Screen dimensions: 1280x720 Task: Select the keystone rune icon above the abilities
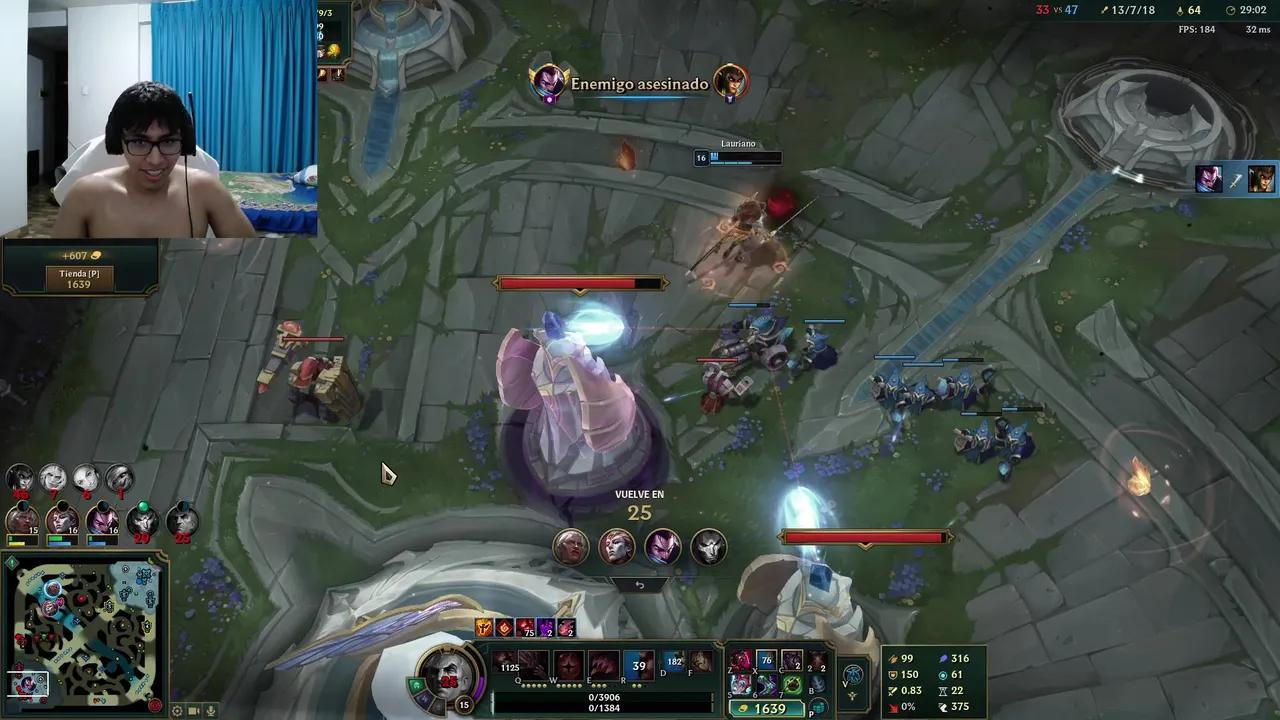pyautogui.click(x=482, y=626)
